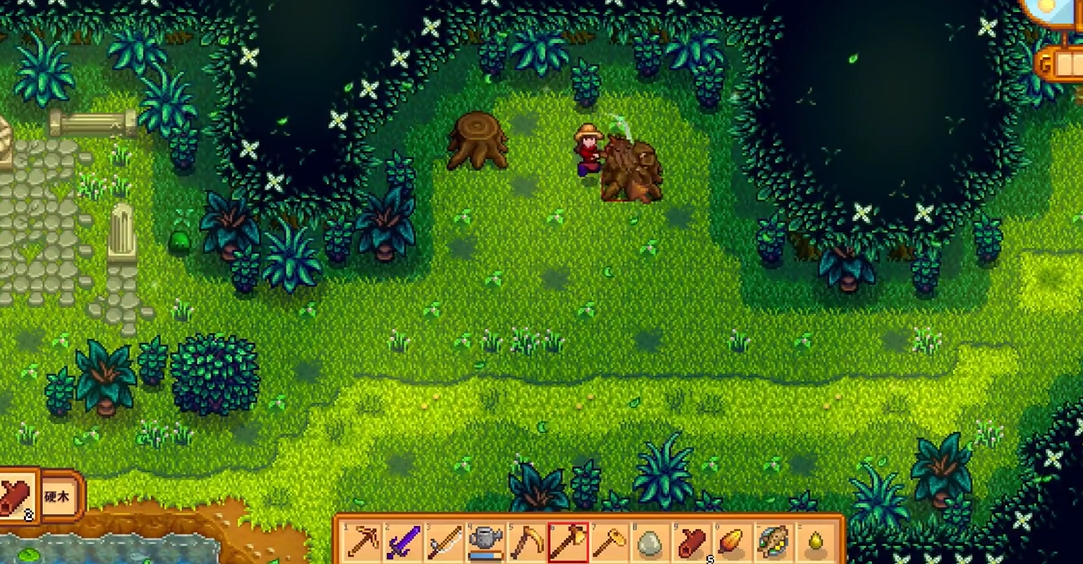
Task: Click the axe in the red-outlined slot
Action: click(567, 543)
